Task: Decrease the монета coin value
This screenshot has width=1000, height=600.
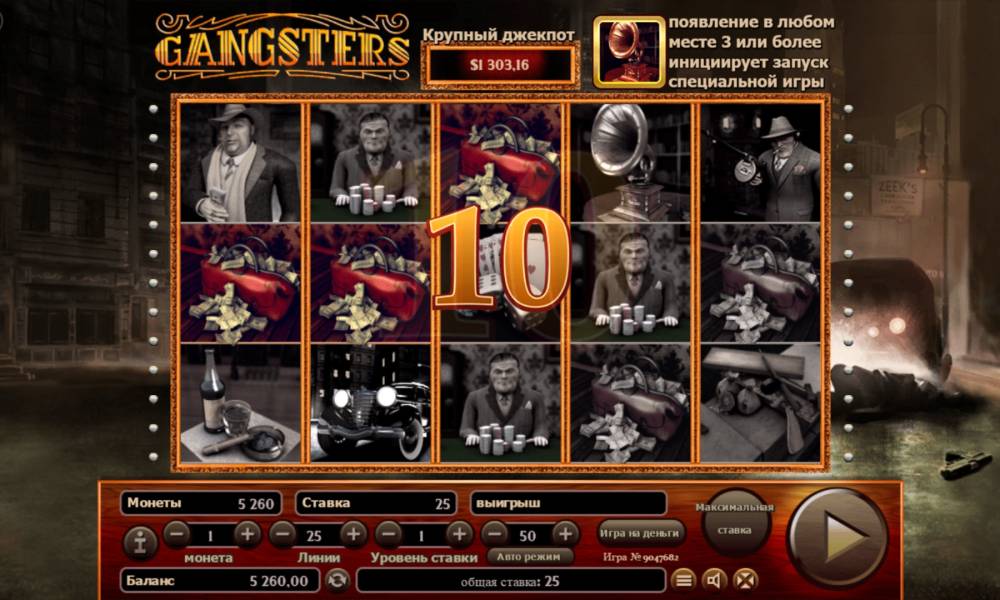Action: point(177,533)
